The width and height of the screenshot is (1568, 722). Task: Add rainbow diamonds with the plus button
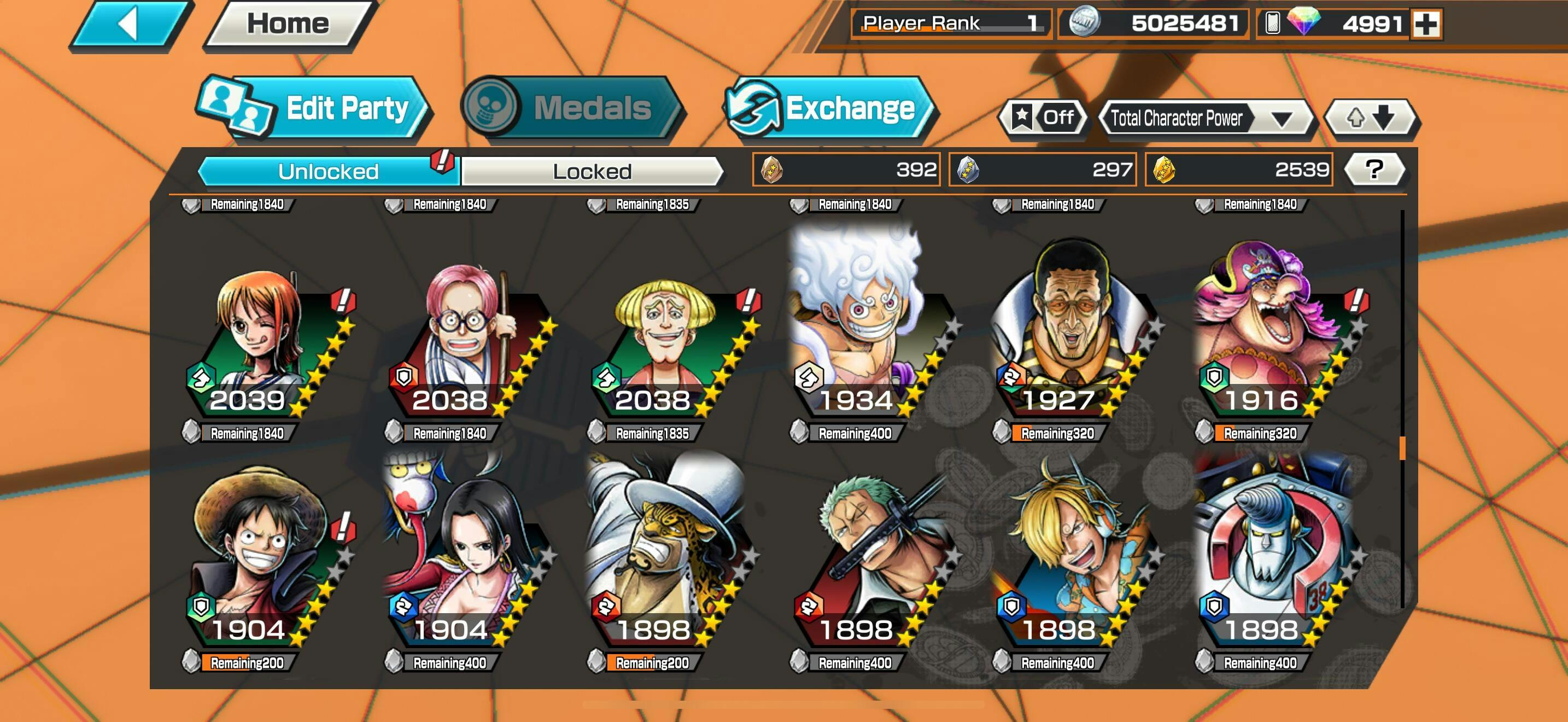(x=1426, y=25)
